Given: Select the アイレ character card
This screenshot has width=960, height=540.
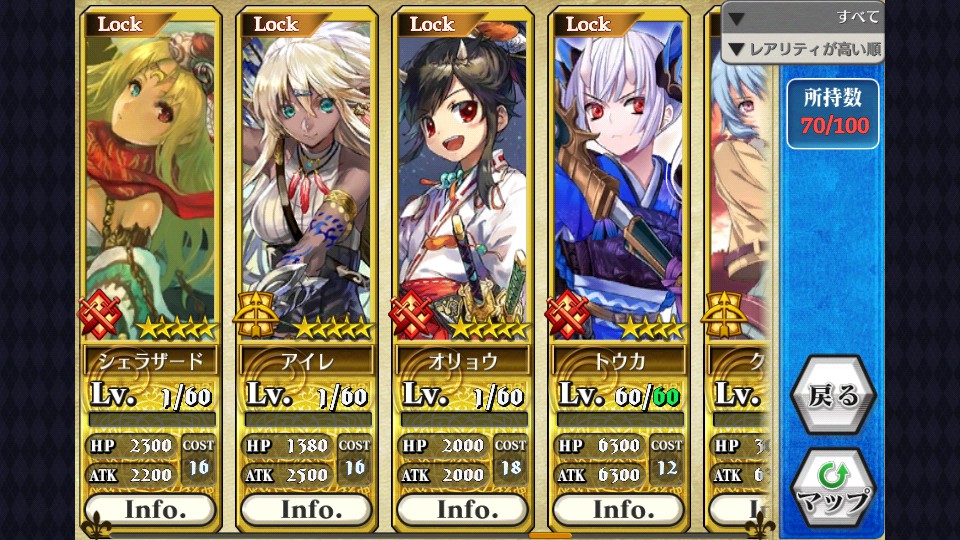Looking at the screenshot, I should pos(306,180).
